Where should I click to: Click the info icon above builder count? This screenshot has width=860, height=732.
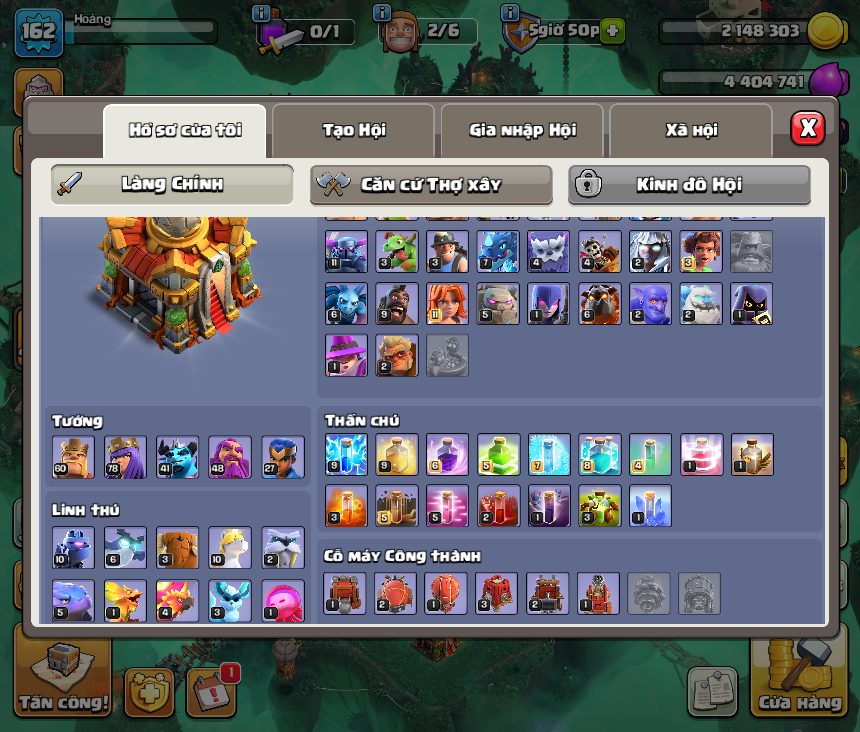381,13
